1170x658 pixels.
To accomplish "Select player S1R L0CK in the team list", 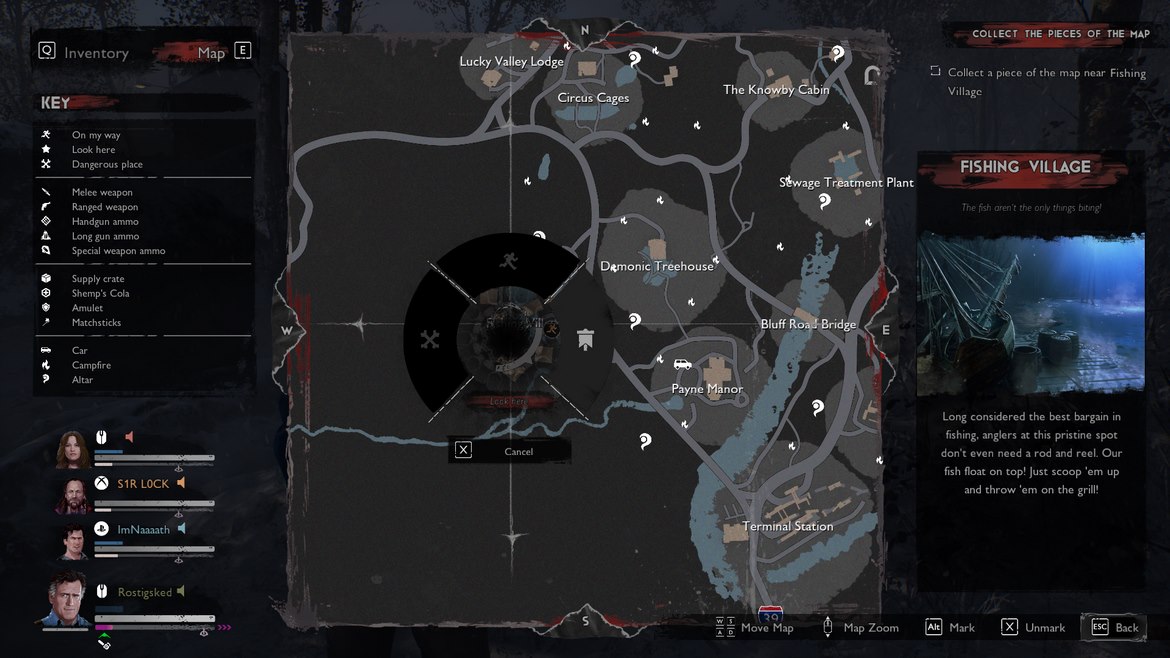I will 143,484.
